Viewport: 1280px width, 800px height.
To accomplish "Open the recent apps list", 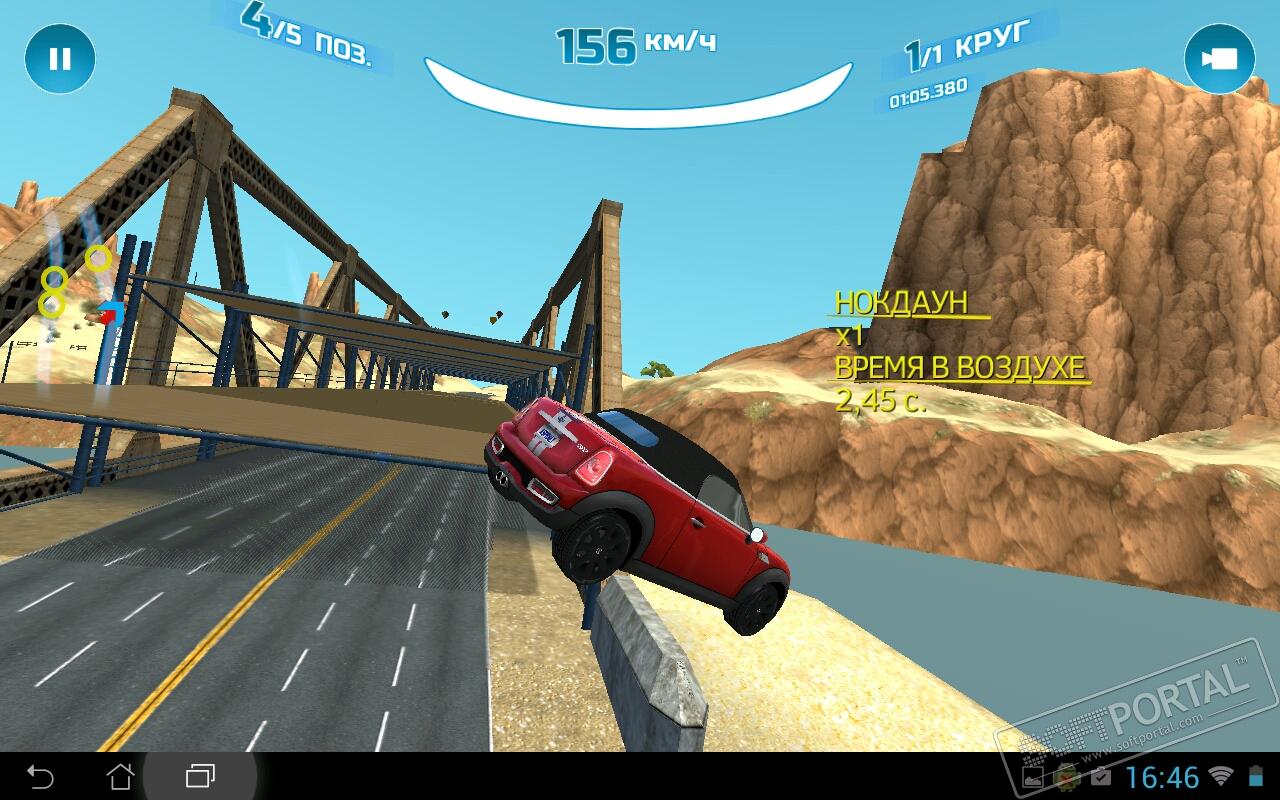I will 200,776.
